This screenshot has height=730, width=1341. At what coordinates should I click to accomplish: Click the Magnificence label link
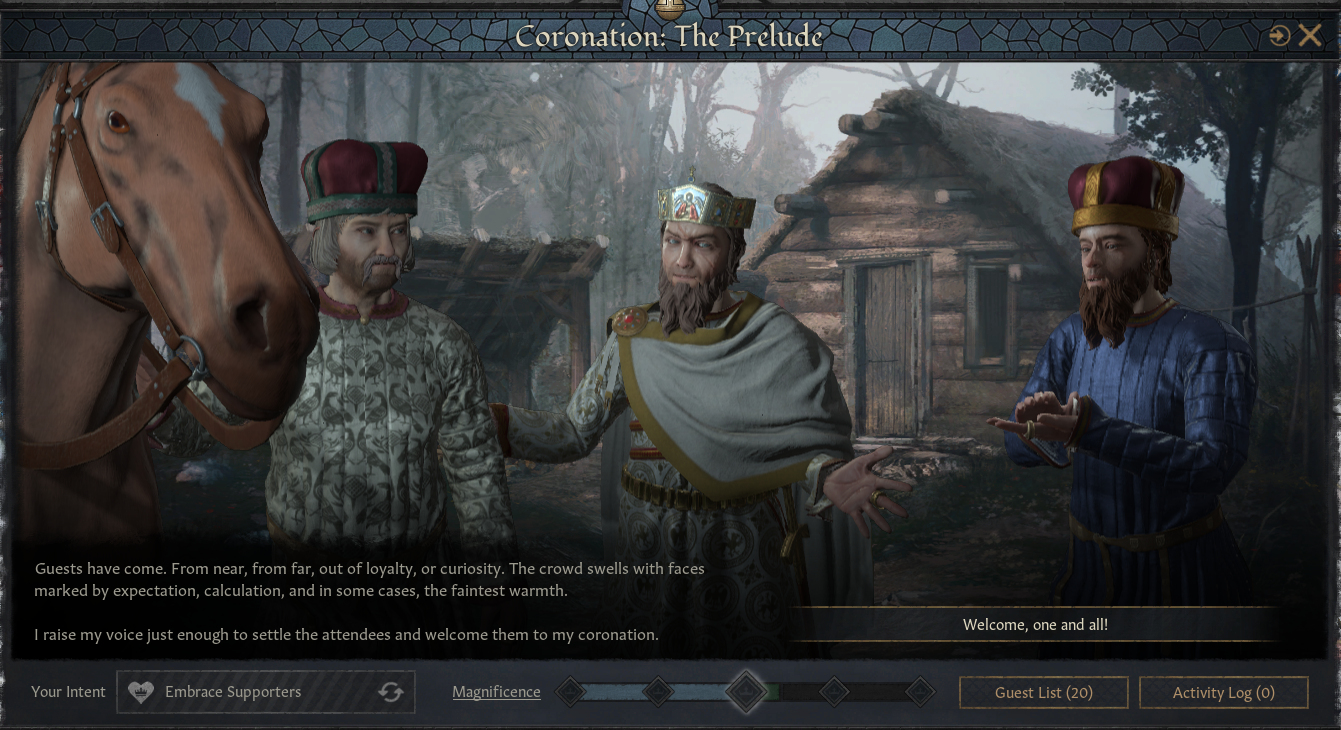click(496, 692)
